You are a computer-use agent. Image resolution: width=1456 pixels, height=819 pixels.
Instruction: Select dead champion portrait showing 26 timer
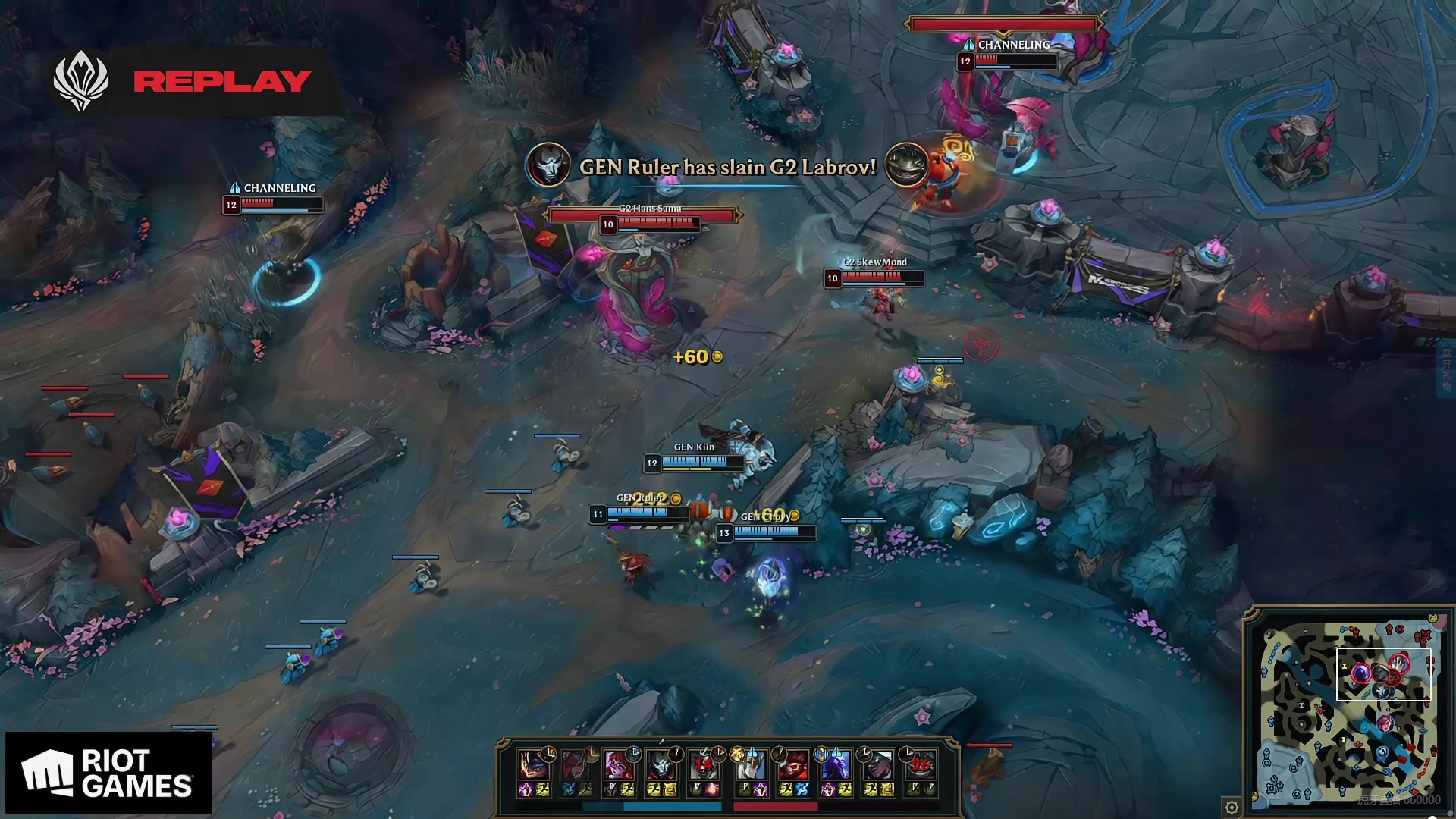pyautogui.click(x=921, y=764)
